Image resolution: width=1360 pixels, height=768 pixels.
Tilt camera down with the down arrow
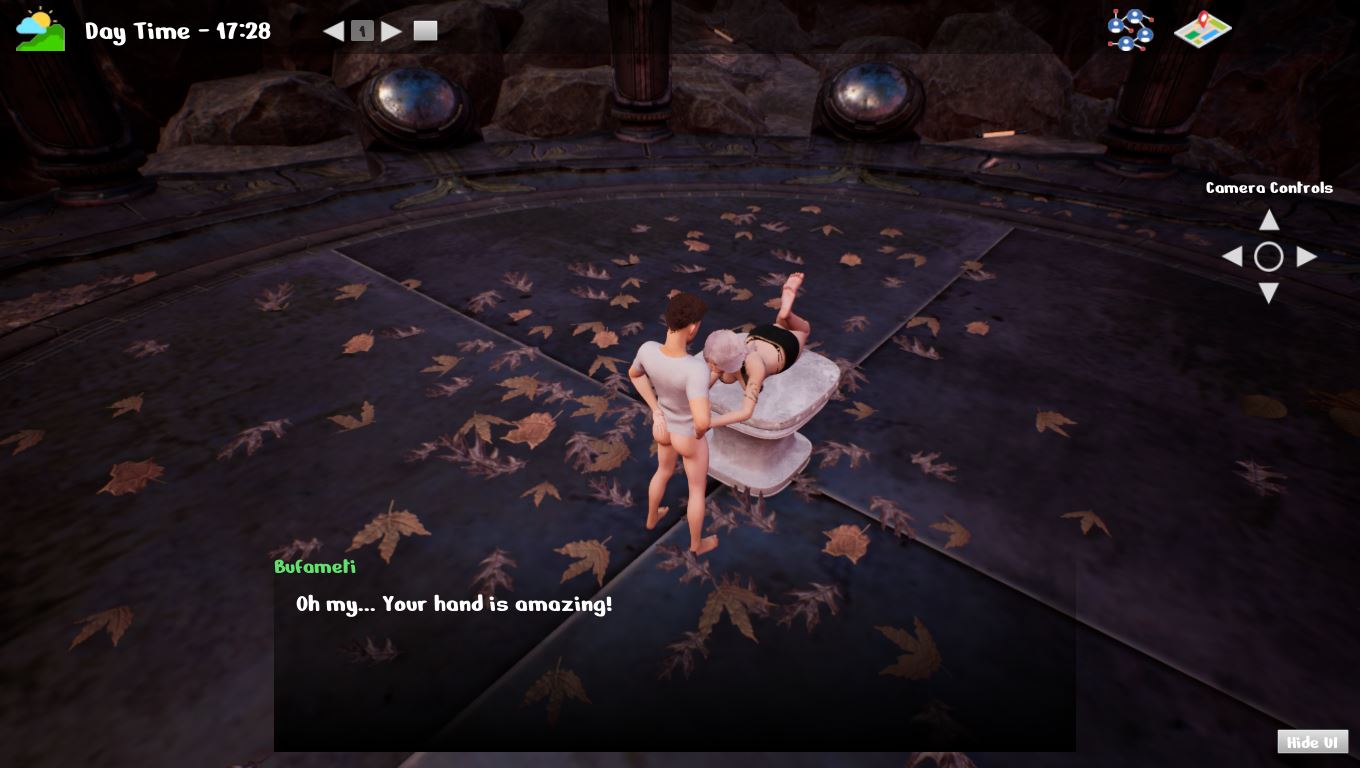coord(1269,293)
